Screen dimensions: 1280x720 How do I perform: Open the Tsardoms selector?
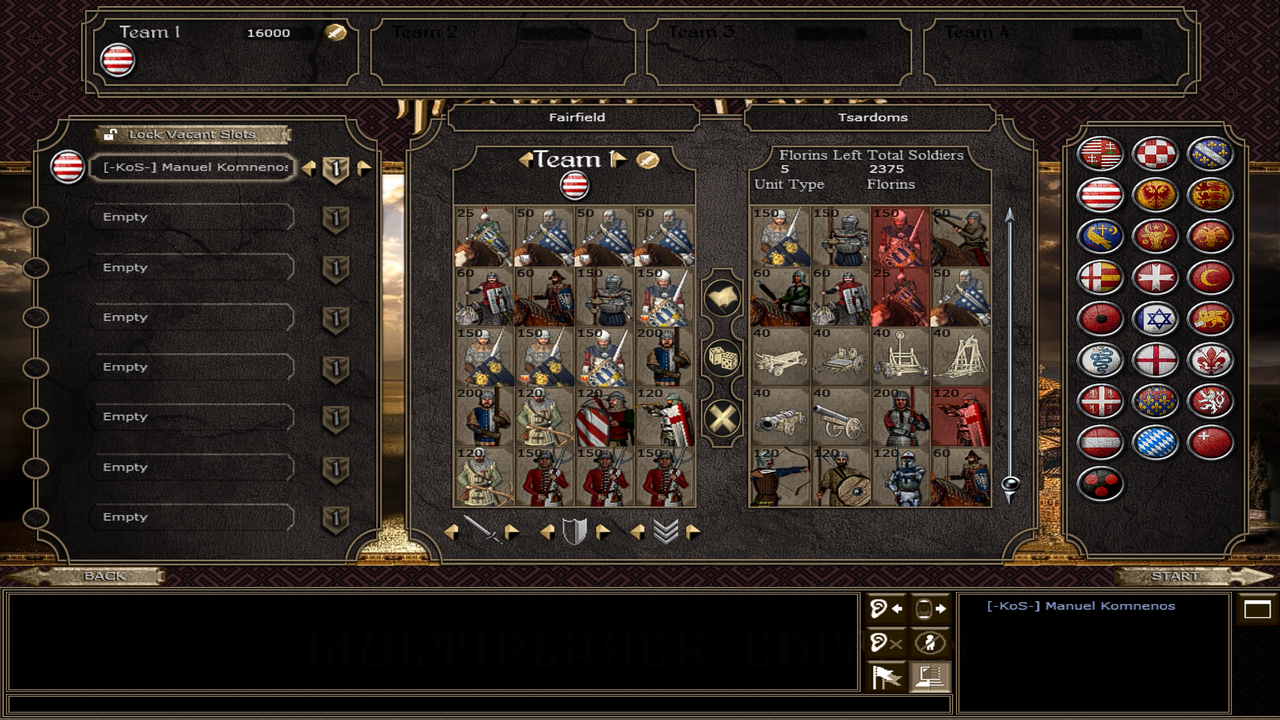872,118
